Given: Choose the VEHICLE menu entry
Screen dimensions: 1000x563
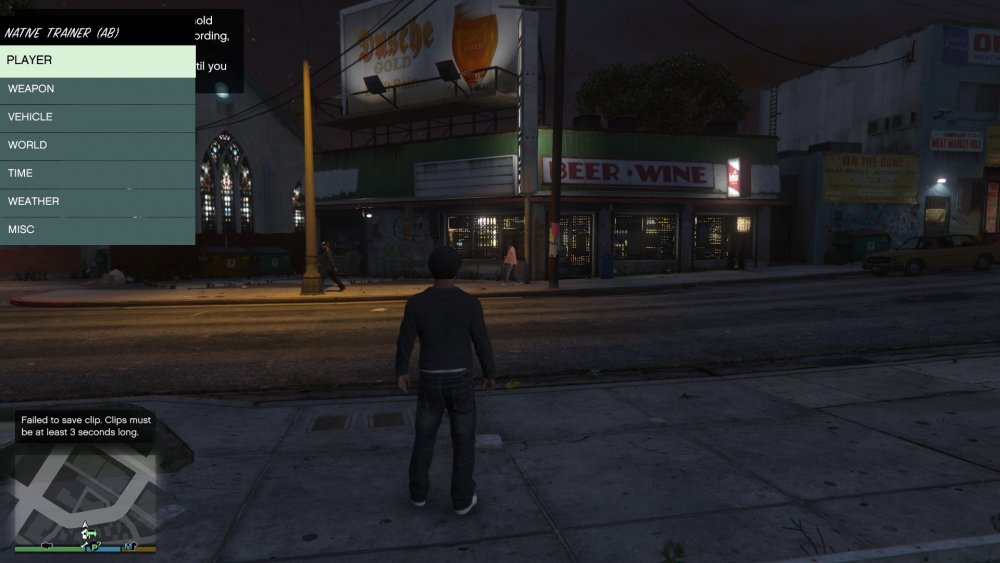Looking at the screenshot, I should click(x=97, y=117).
